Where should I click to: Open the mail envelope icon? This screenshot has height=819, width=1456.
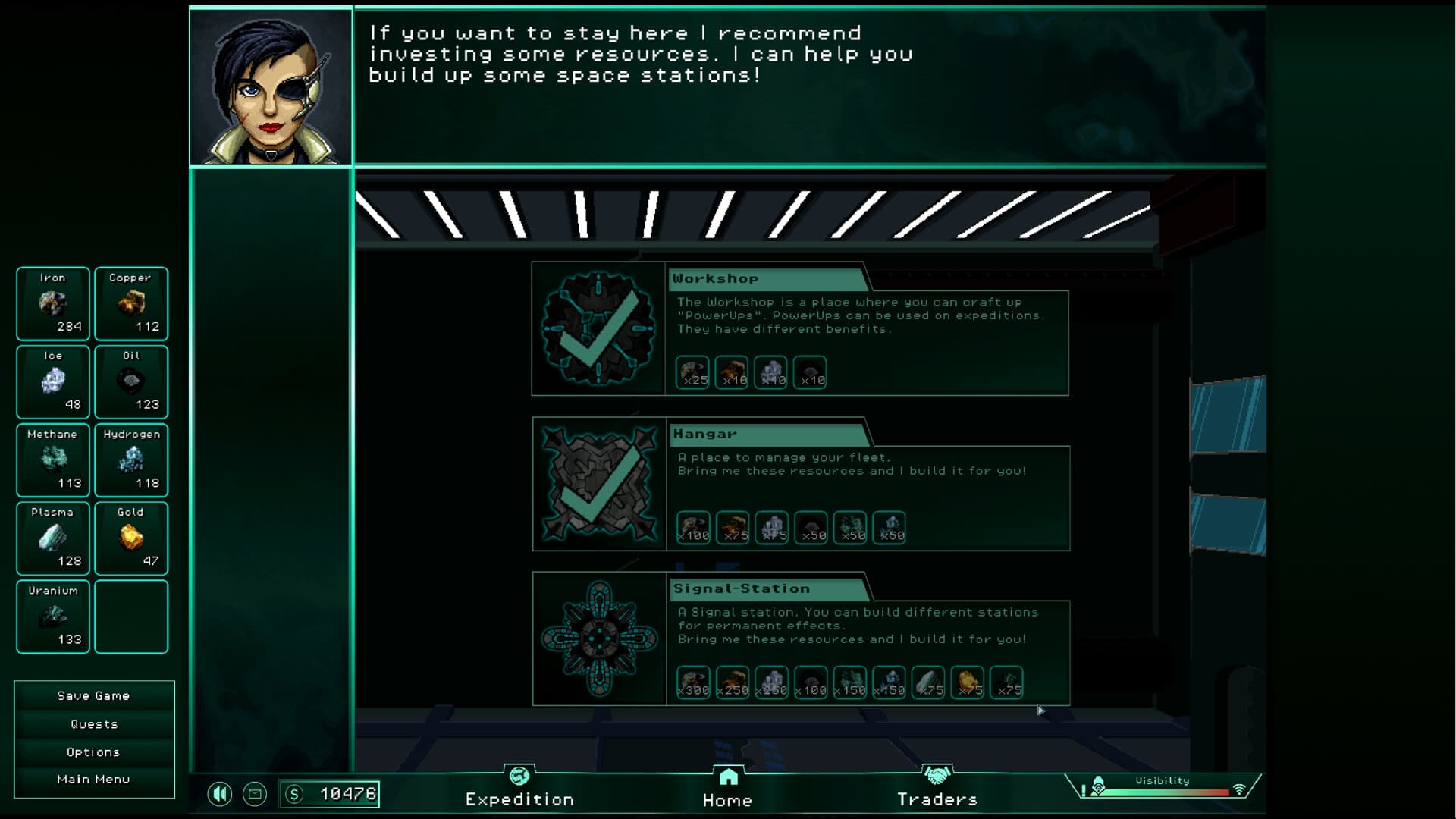(255, 794)
